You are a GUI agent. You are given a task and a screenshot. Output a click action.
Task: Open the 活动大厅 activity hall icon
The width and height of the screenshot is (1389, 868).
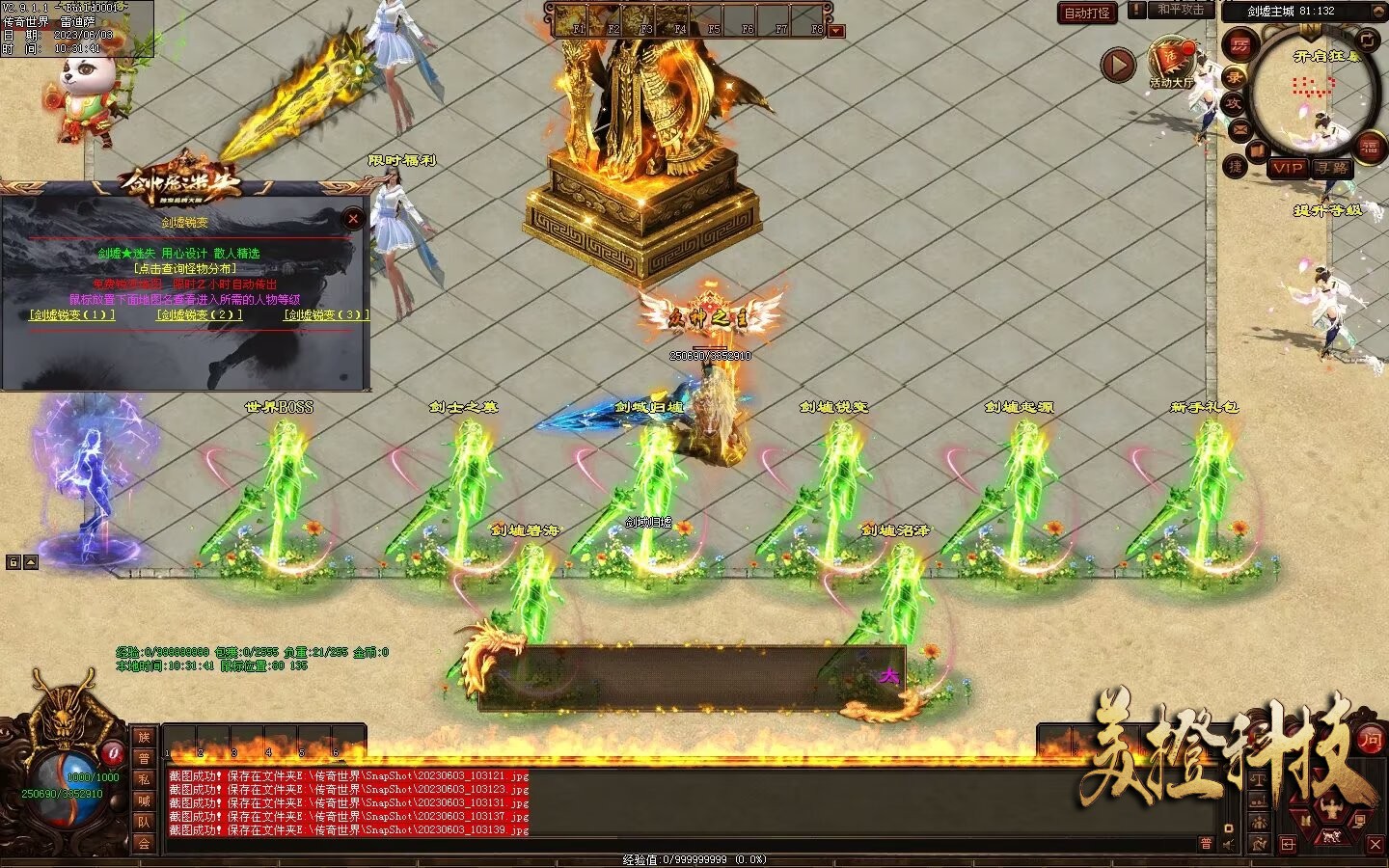[x=1171, y=63]
